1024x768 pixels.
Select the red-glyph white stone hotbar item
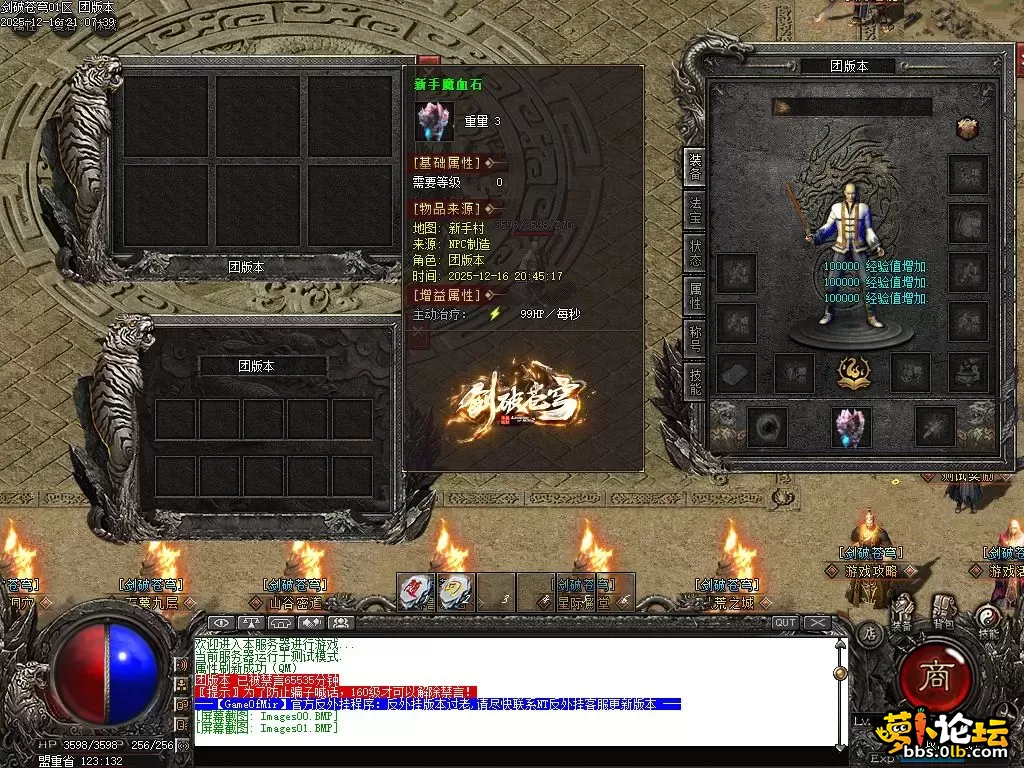415,590
